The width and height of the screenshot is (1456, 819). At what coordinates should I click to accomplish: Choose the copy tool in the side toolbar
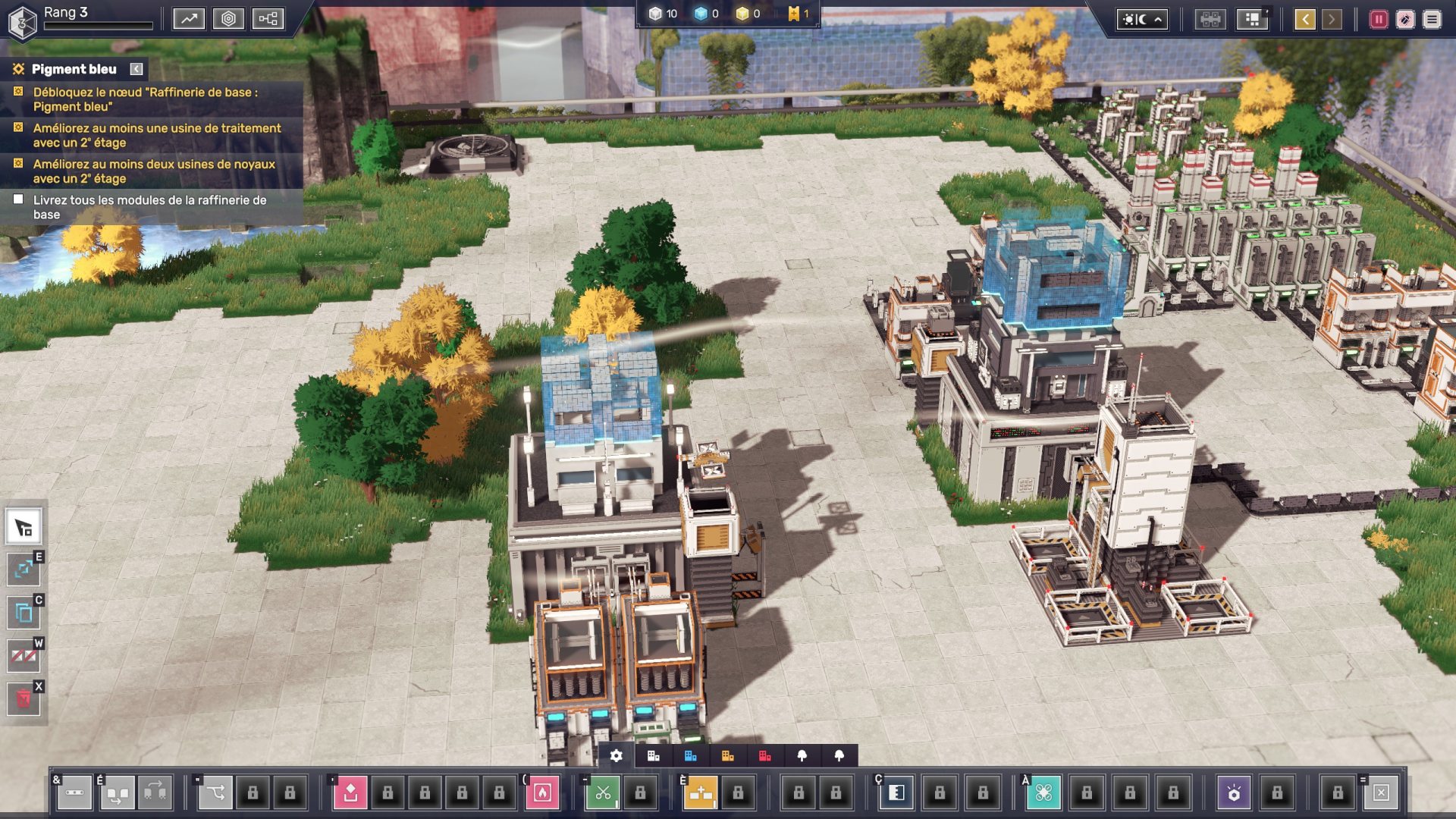(x=24, y=612)
